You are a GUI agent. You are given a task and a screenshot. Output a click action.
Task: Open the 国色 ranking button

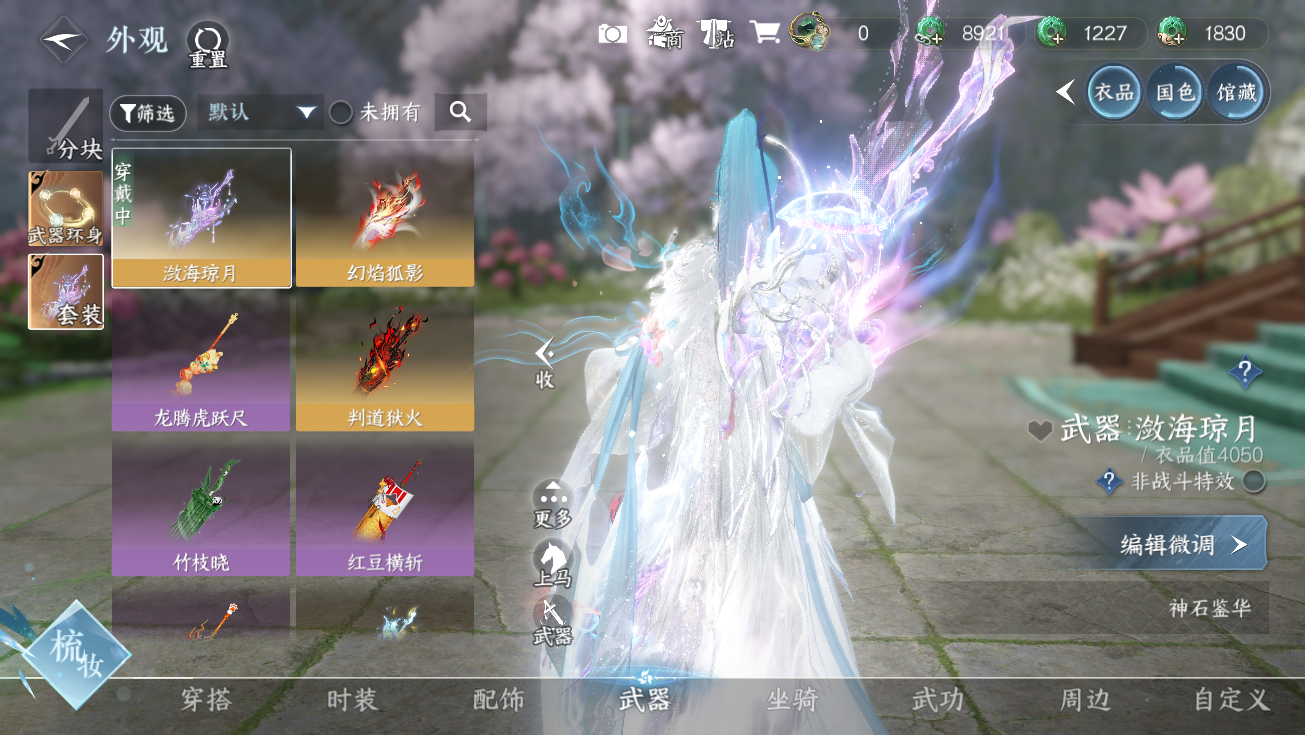pyautogui.click(x=1176, y=93)
